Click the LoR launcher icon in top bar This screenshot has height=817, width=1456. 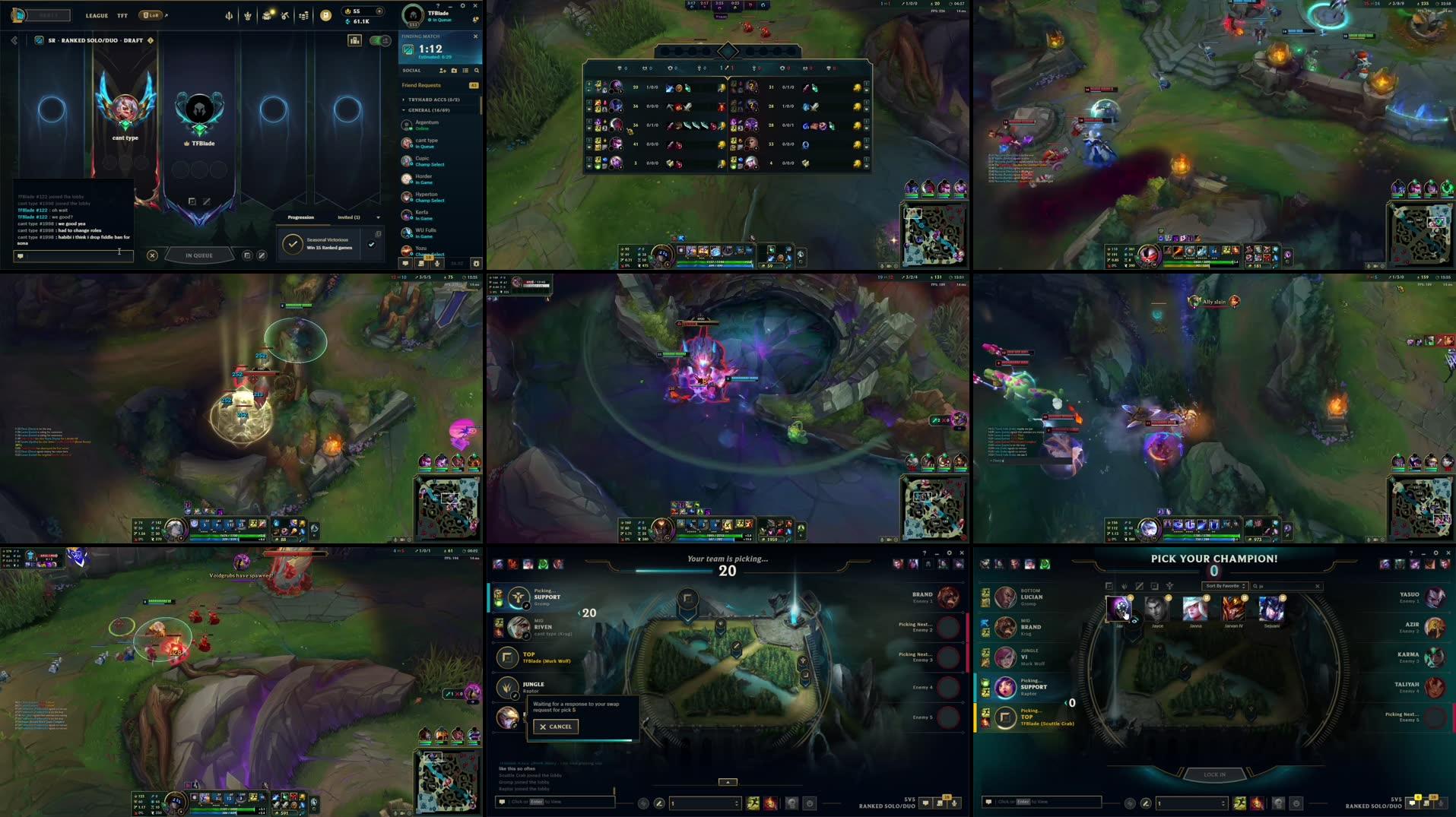(150, 15)
